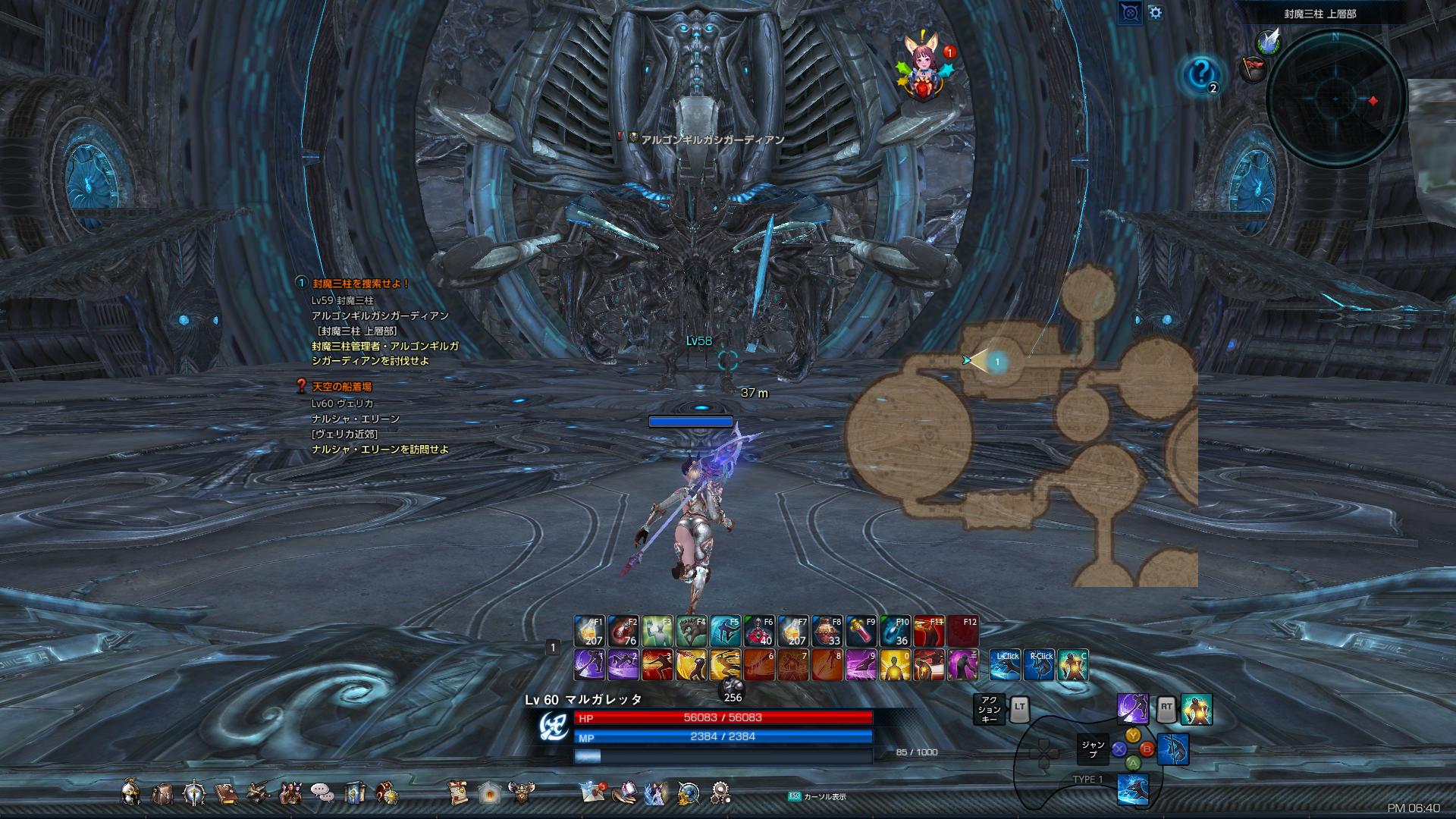This screenshot has height=819, width=1456.
Task: Select the 封魔三柱を捜索せよ quest tracker entry
Action: click(x=361, y=284)
